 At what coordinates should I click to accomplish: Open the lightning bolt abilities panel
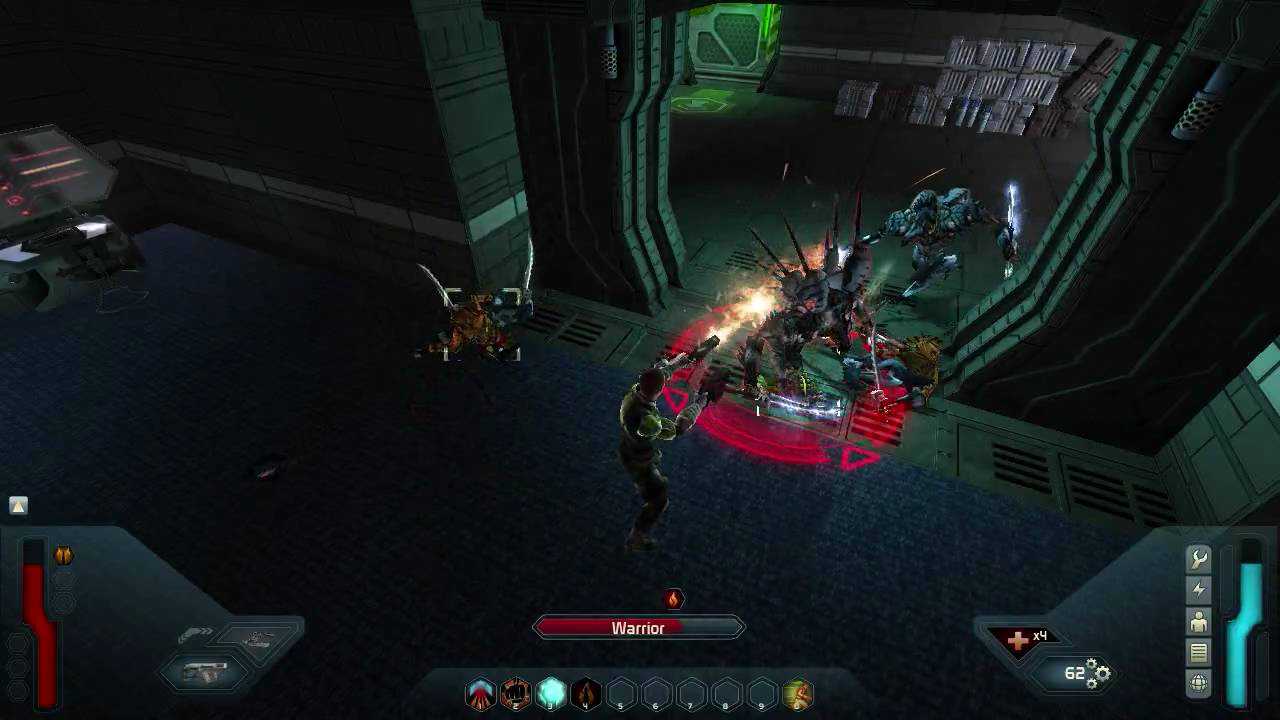[1198, 590]
